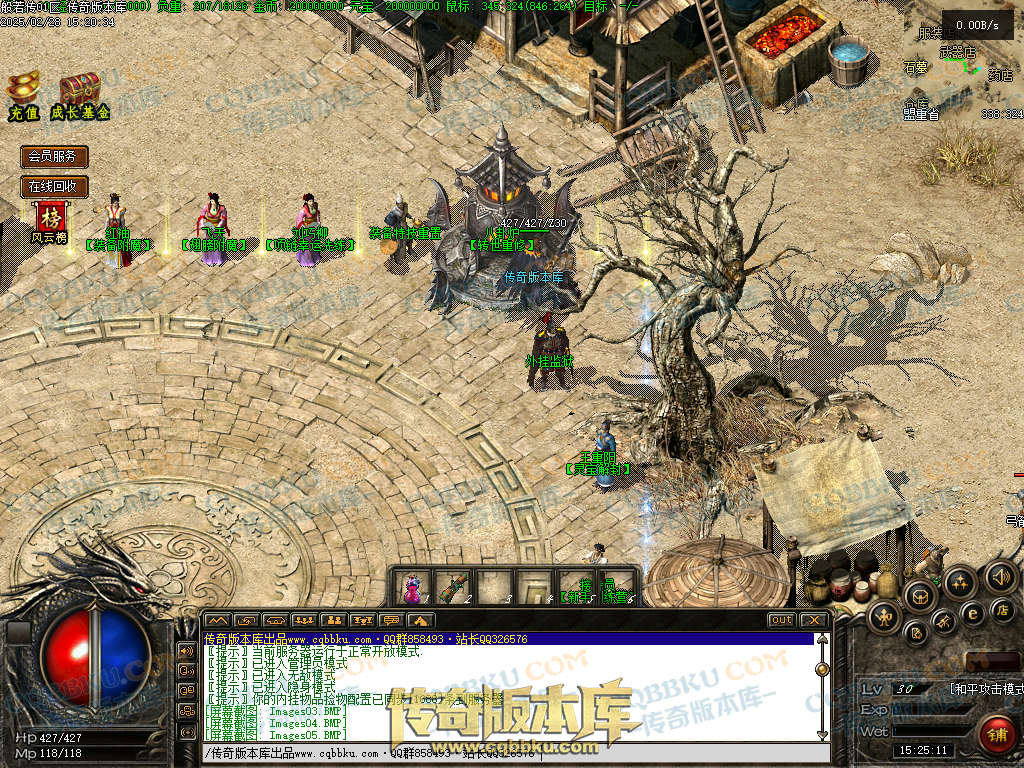Select the red potion in hotbar slot 1

[x=411, y=586]
